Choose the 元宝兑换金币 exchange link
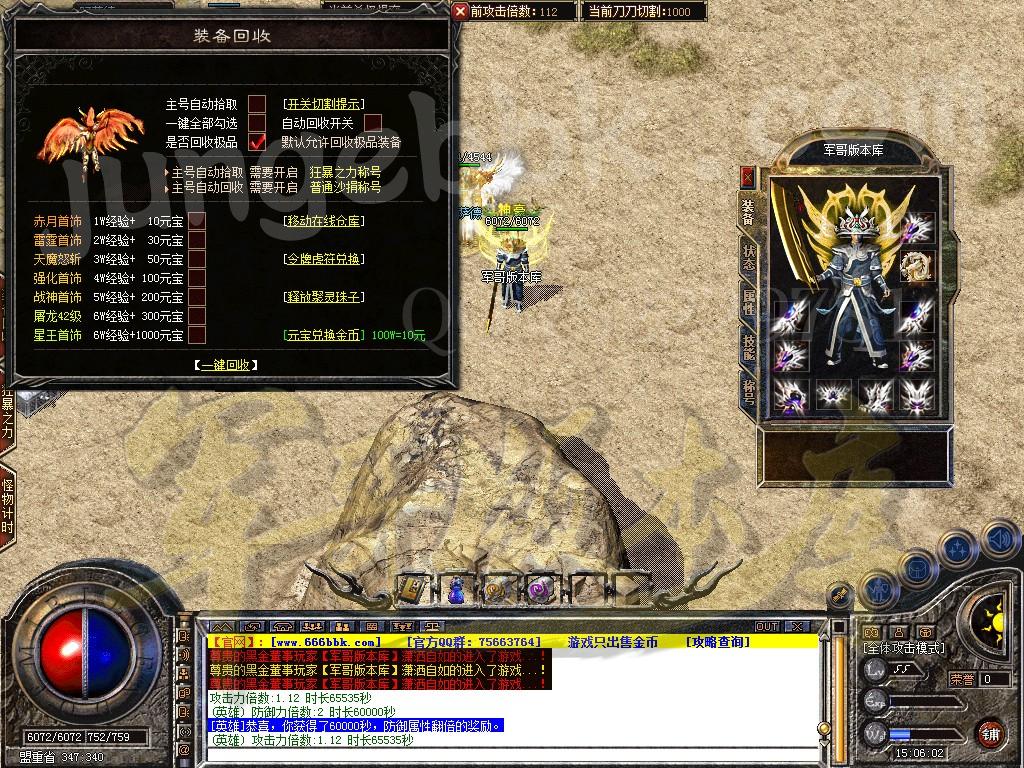The image size is (1024, 768). [322, 335]
